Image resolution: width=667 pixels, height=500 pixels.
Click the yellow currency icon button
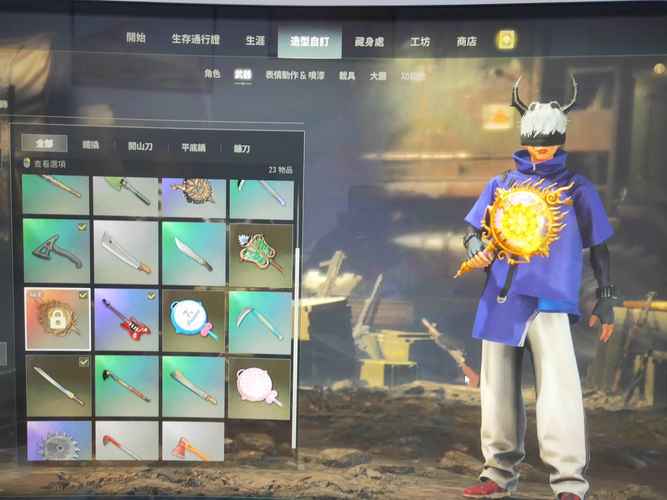(x=507, y=40)
